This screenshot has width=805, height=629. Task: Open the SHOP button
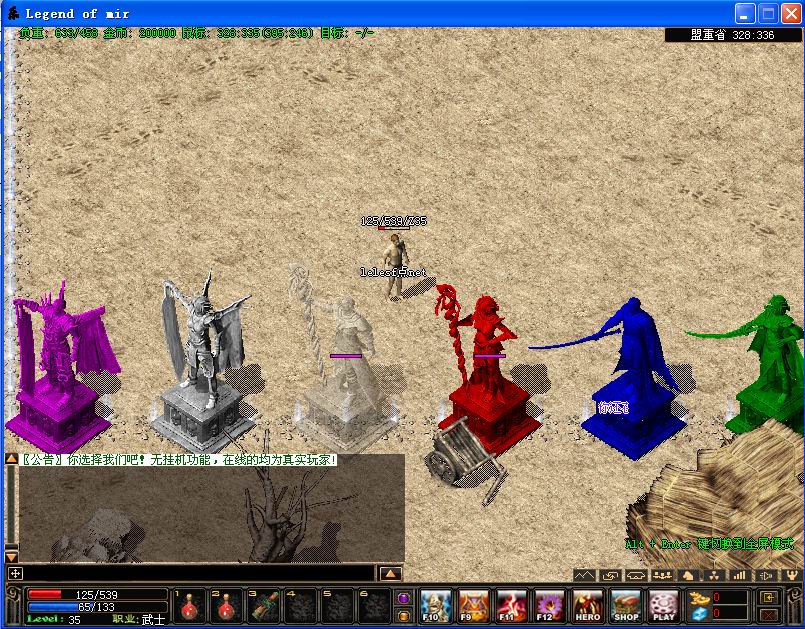pos(627,605)
